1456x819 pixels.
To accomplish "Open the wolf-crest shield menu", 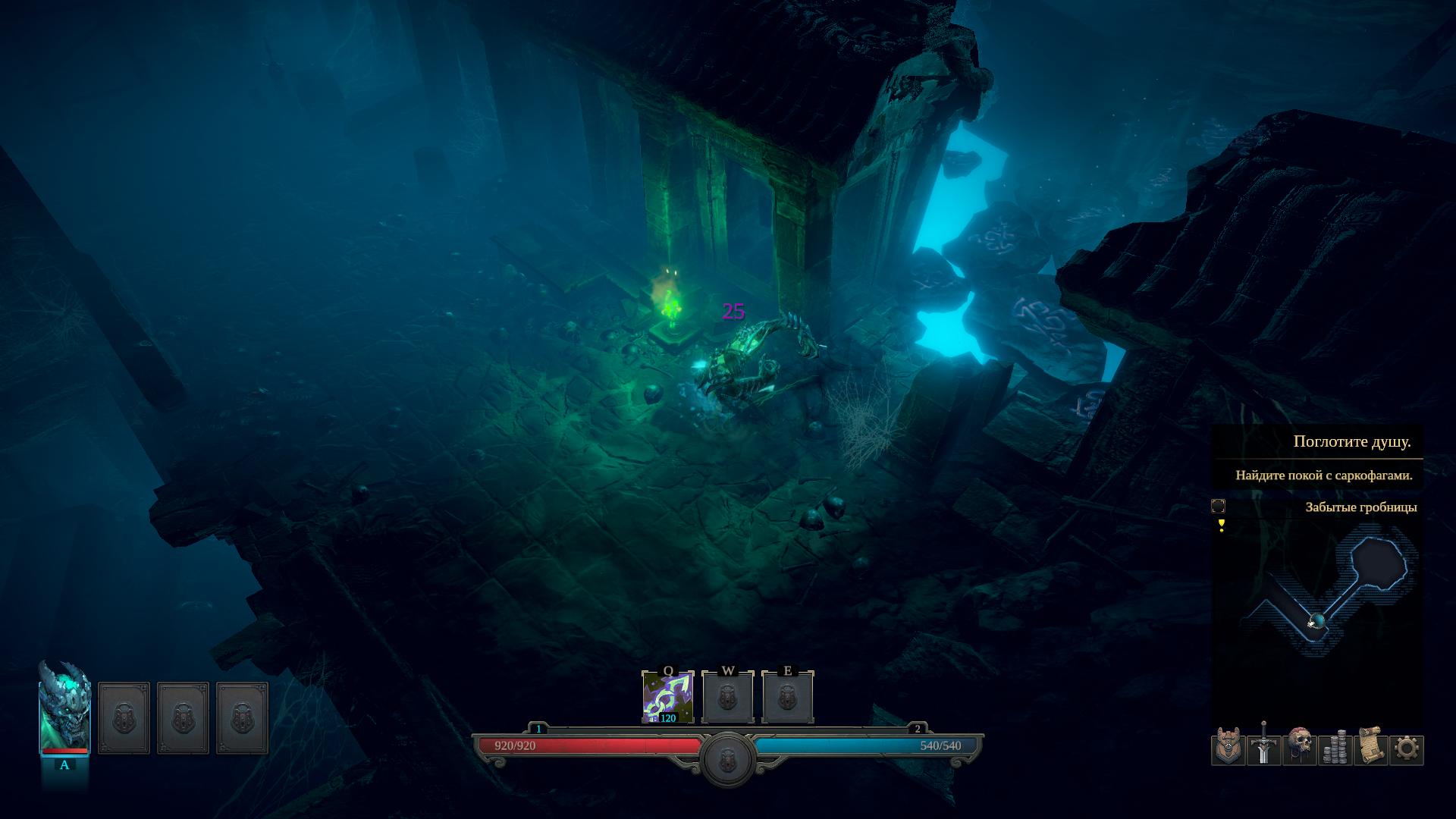I will pyautogui.click(x=1228, y=748).
